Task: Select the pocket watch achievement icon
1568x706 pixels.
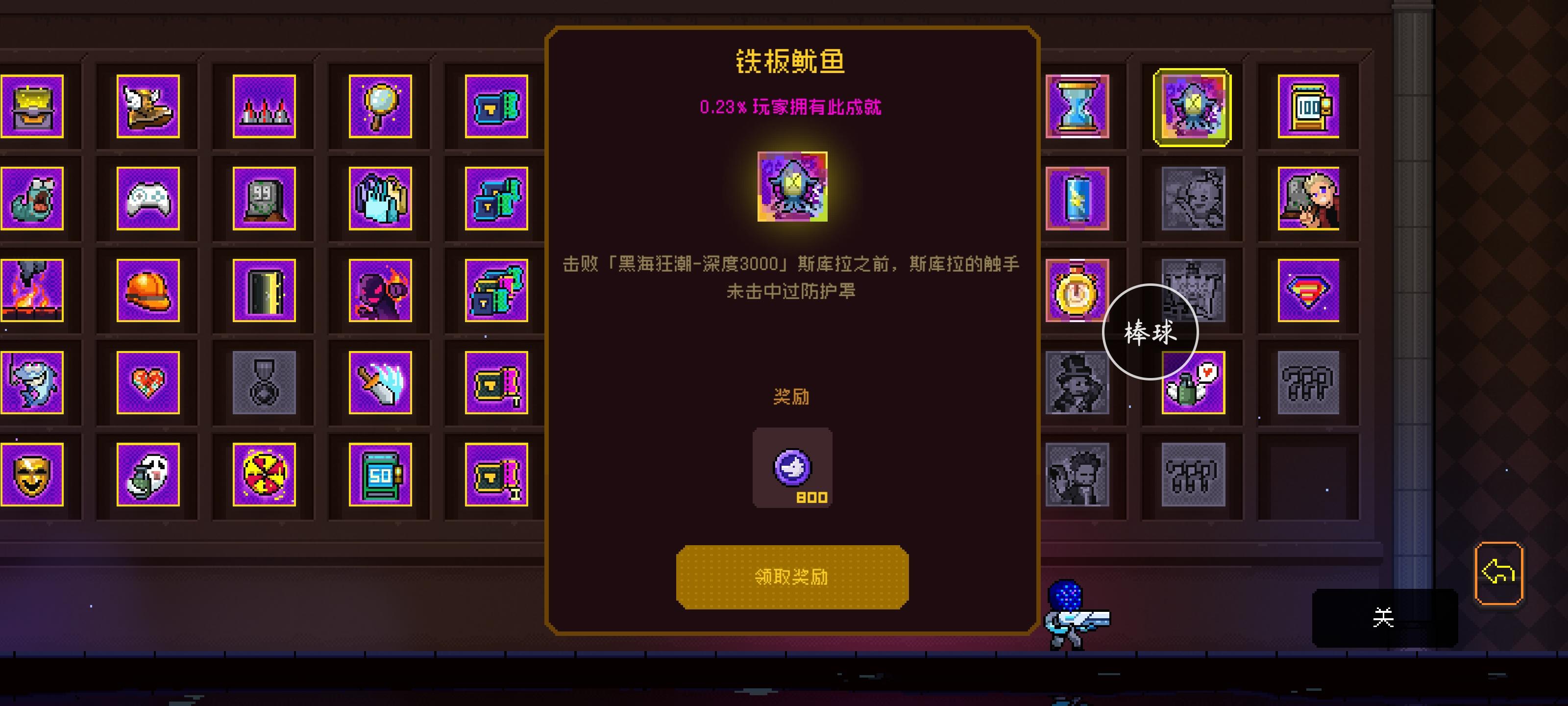Action: pos(1077,291)
